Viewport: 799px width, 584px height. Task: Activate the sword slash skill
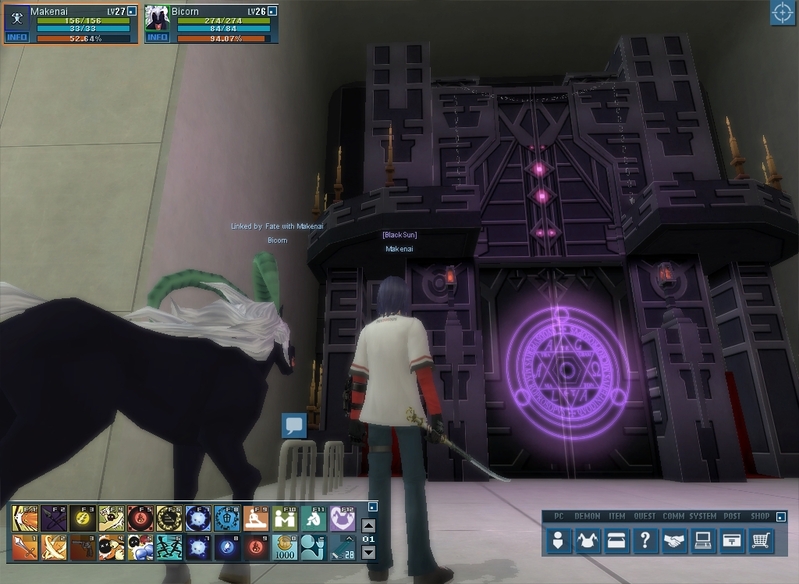(24, 547)
